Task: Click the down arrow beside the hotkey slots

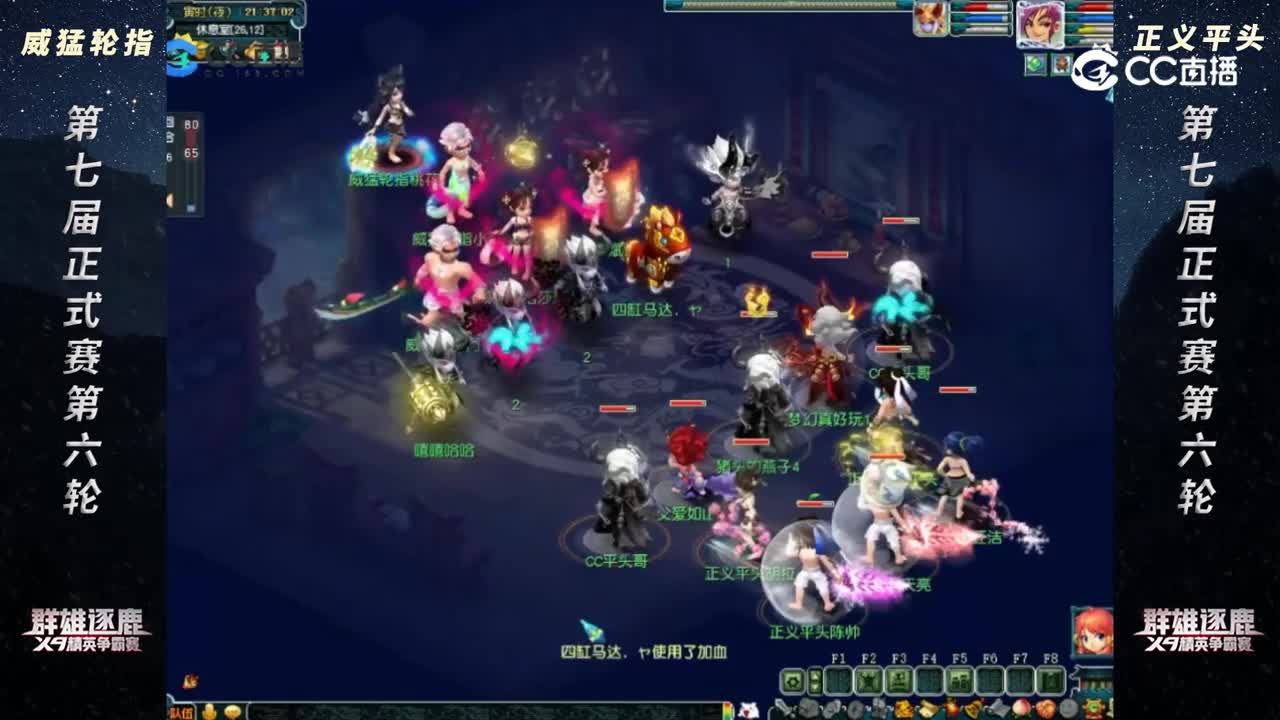Action: 814,687
